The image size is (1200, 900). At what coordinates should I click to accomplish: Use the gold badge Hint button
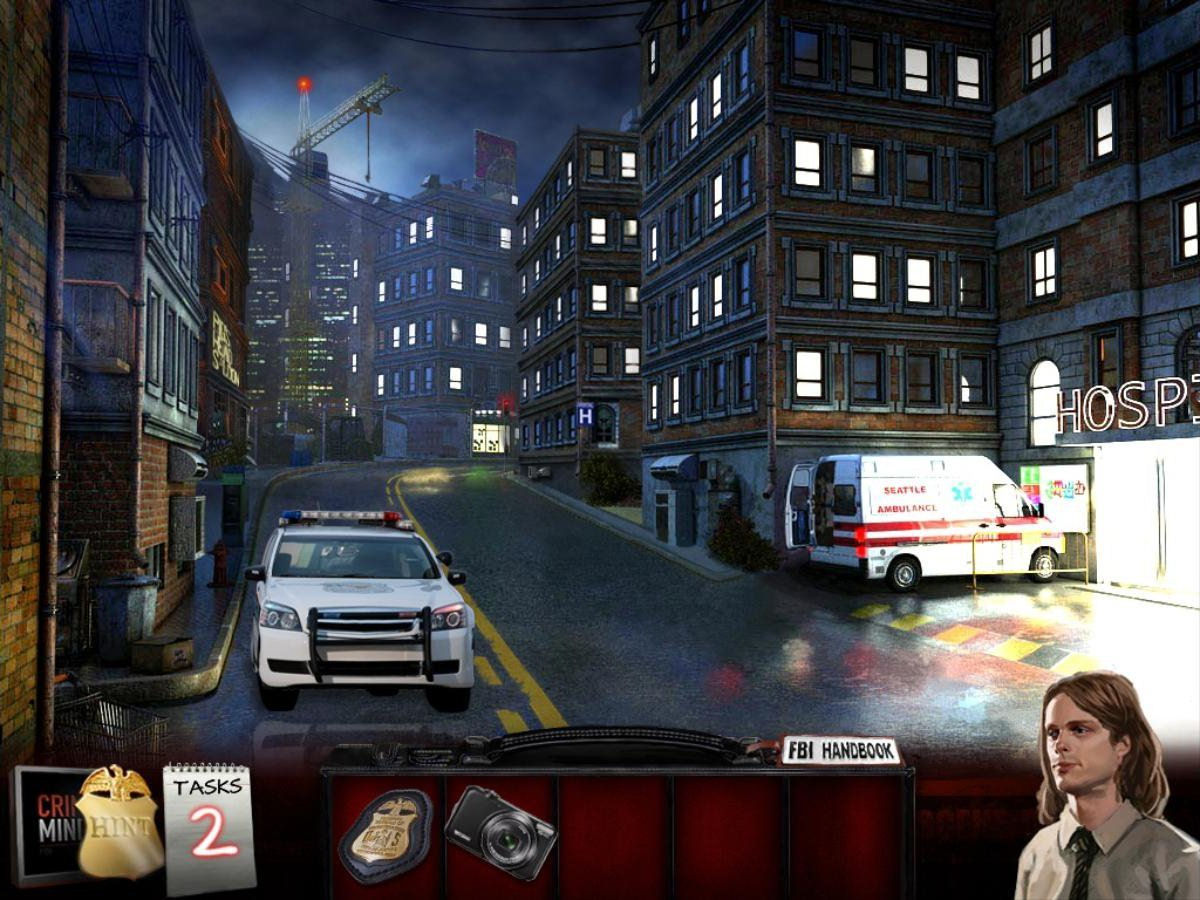120,822
